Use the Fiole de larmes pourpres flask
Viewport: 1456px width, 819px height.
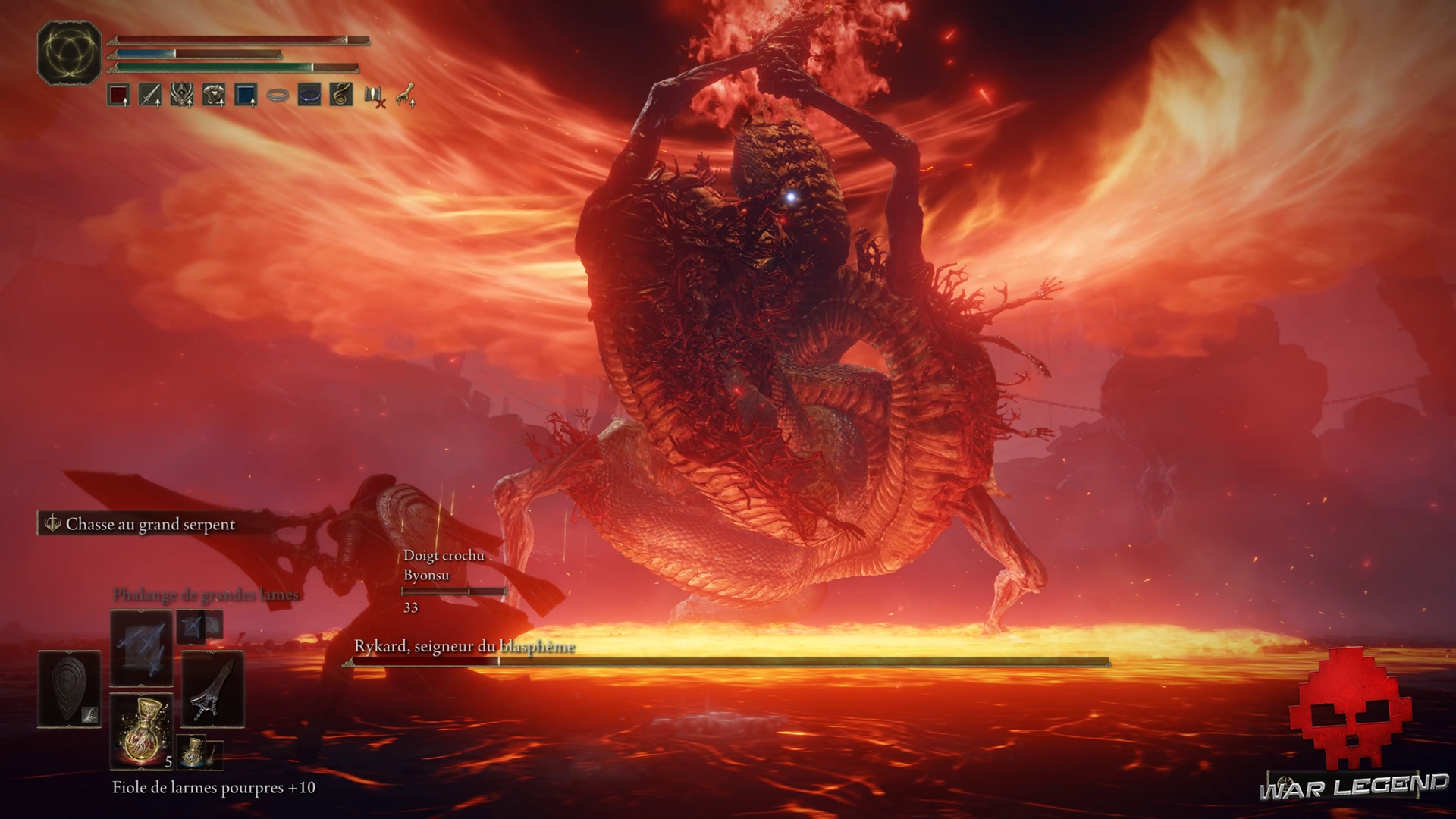141,730
